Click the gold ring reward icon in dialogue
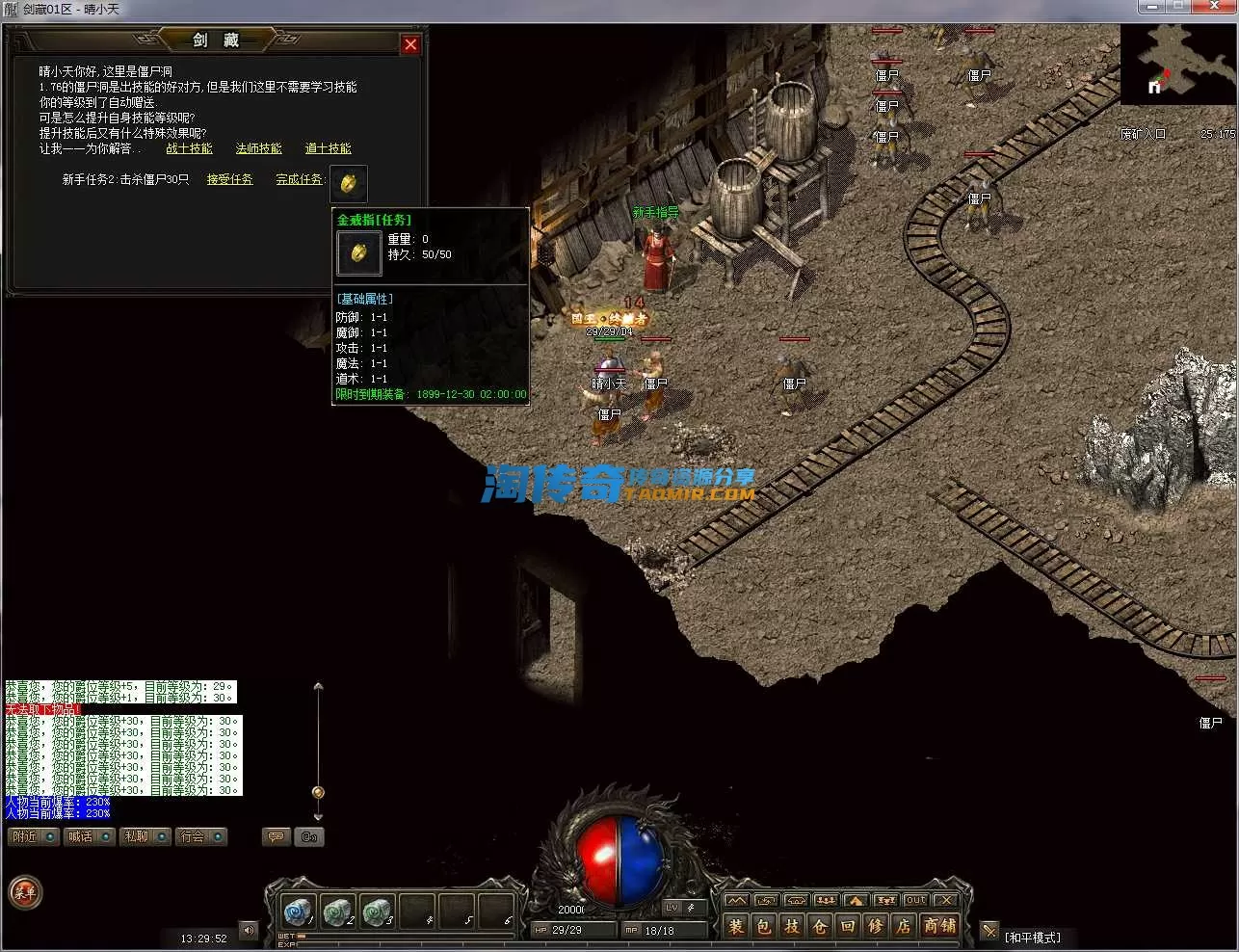This screenshot has width=1239, height=952. 348,182
